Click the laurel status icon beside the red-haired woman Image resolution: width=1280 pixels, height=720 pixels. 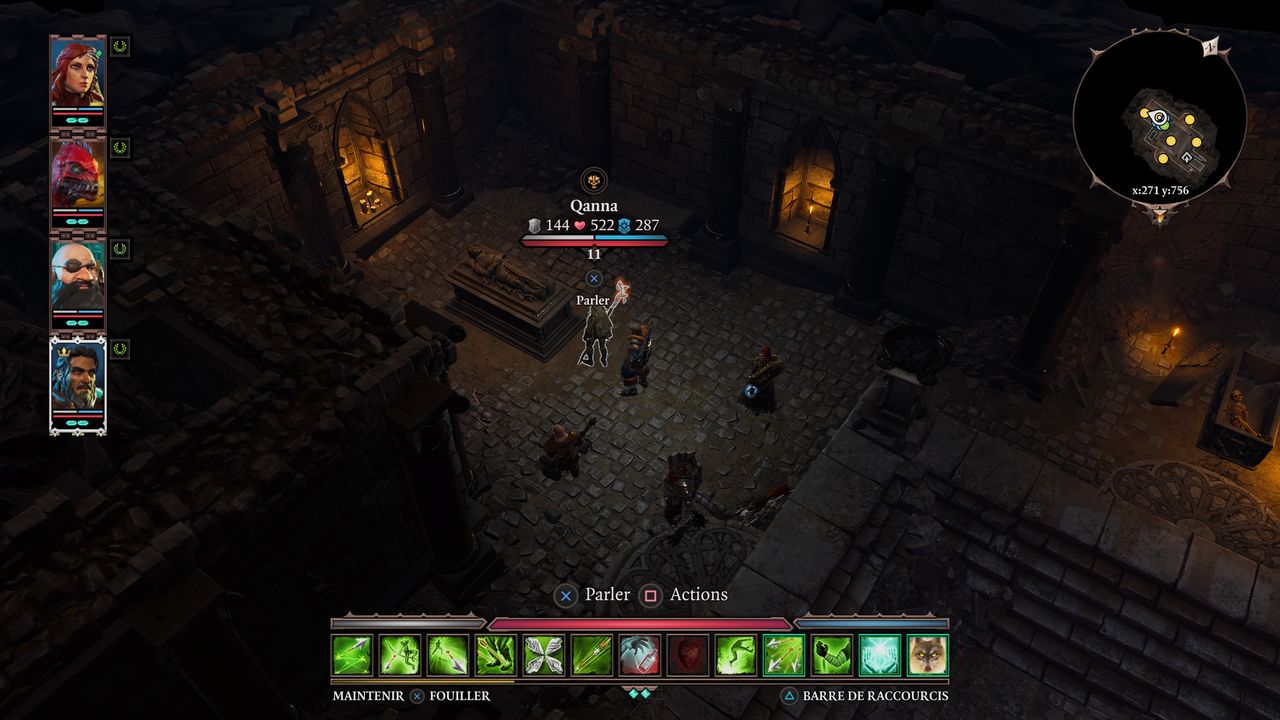(x=120, y=46)
